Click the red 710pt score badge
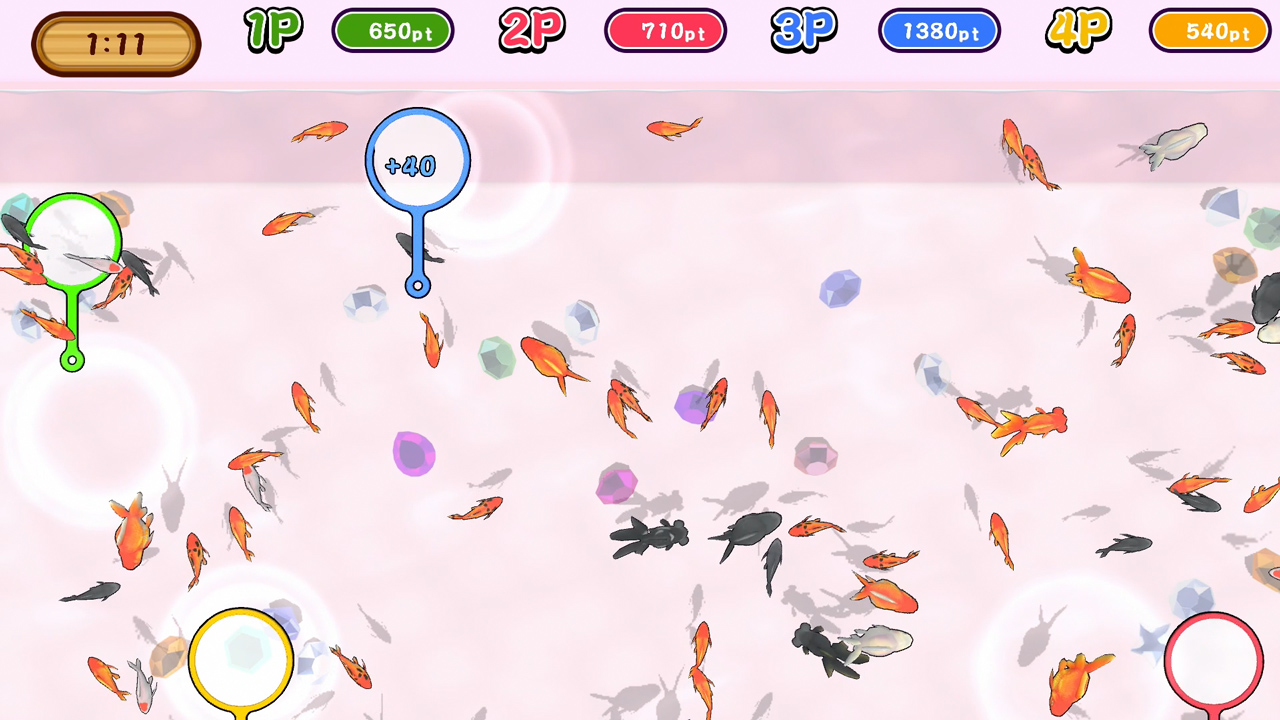The image size is (1280, 720). coord(665,30)
